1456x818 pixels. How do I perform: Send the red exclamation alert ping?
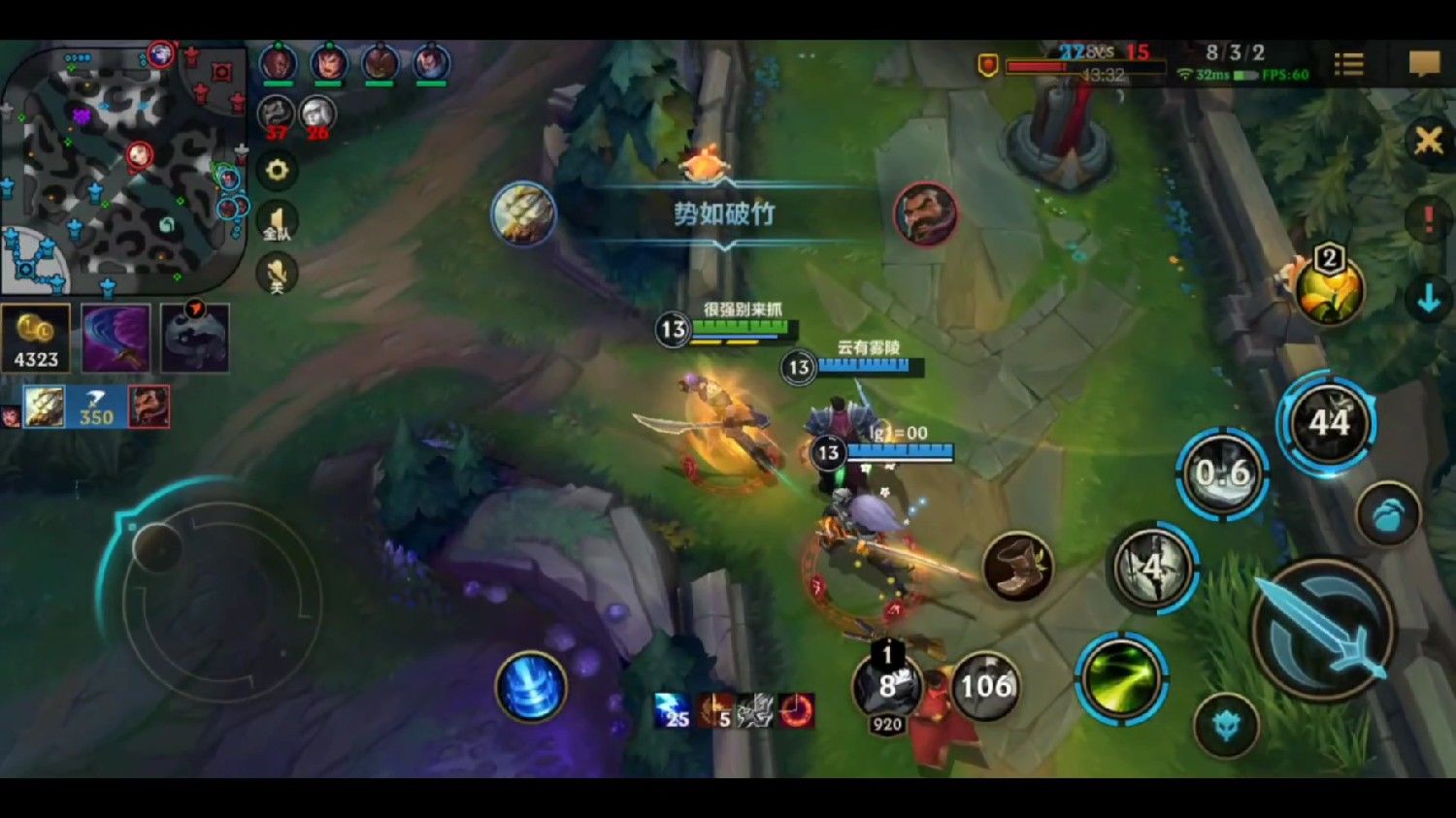point(1428,219)
